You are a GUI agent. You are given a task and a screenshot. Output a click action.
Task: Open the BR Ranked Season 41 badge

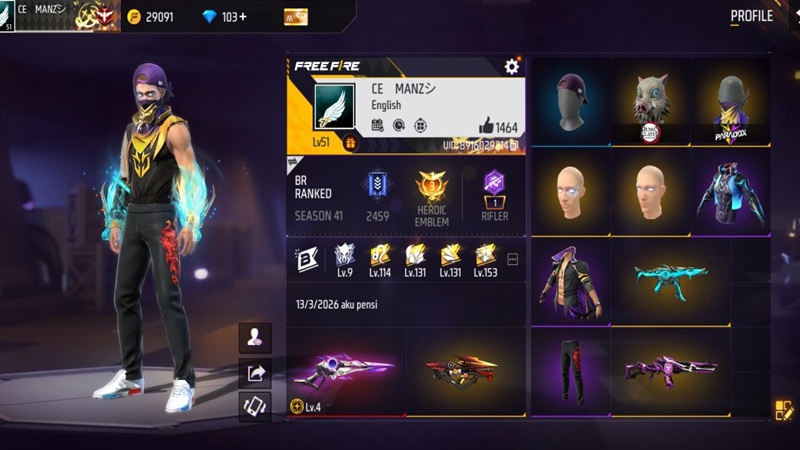(377, 186)
